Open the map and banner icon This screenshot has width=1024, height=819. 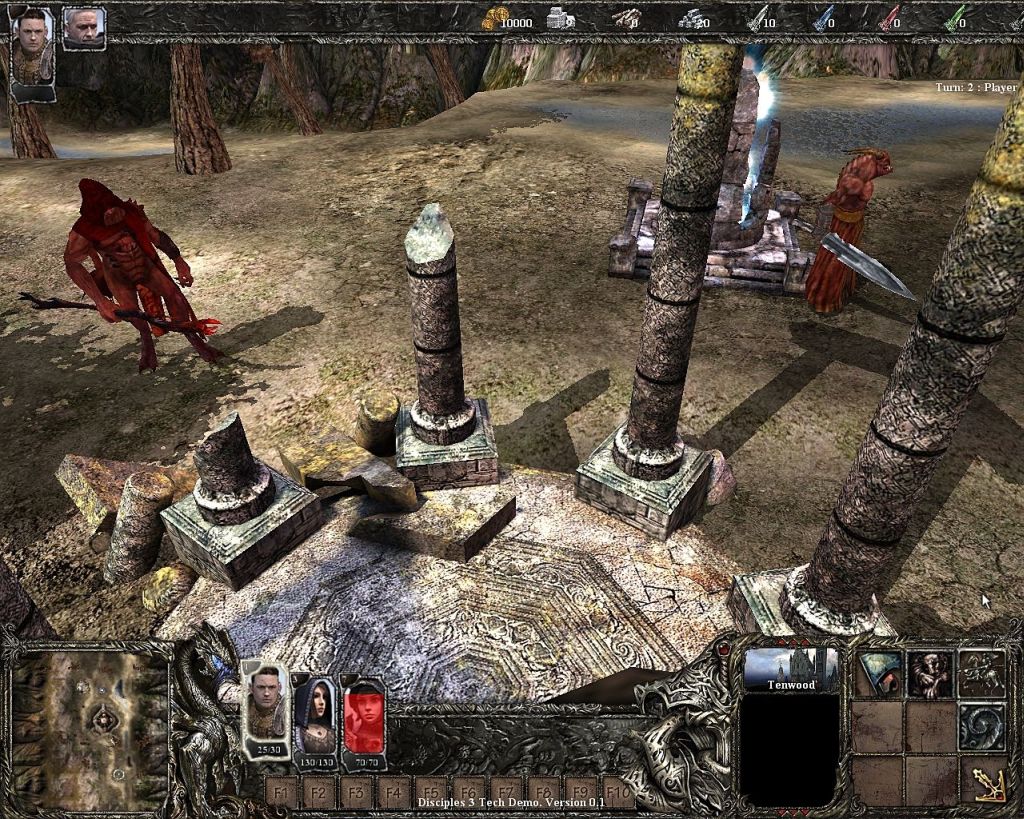[880, 674]
